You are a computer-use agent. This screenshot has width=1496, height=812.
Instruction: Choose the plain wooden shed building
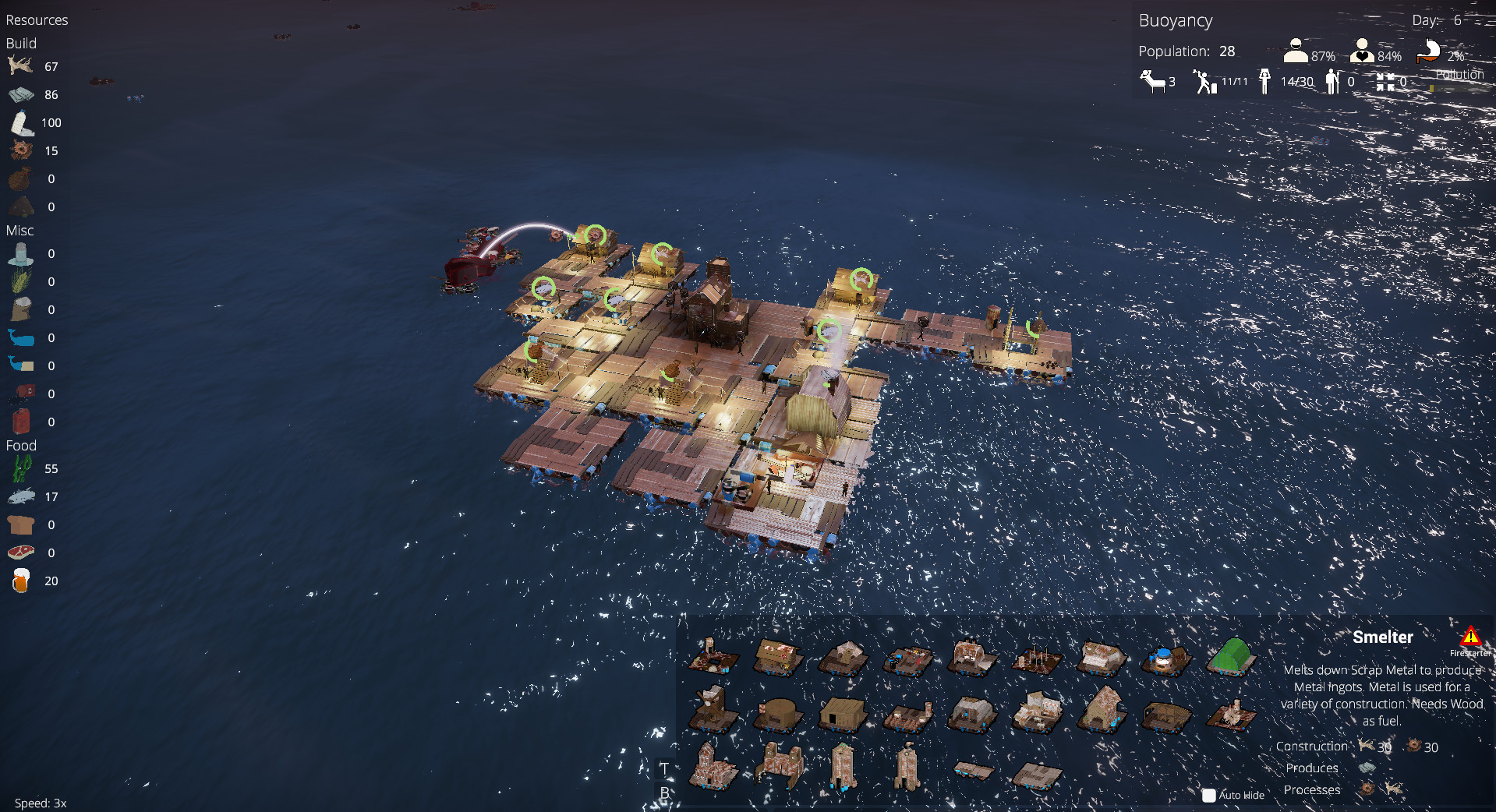[843, 712]
